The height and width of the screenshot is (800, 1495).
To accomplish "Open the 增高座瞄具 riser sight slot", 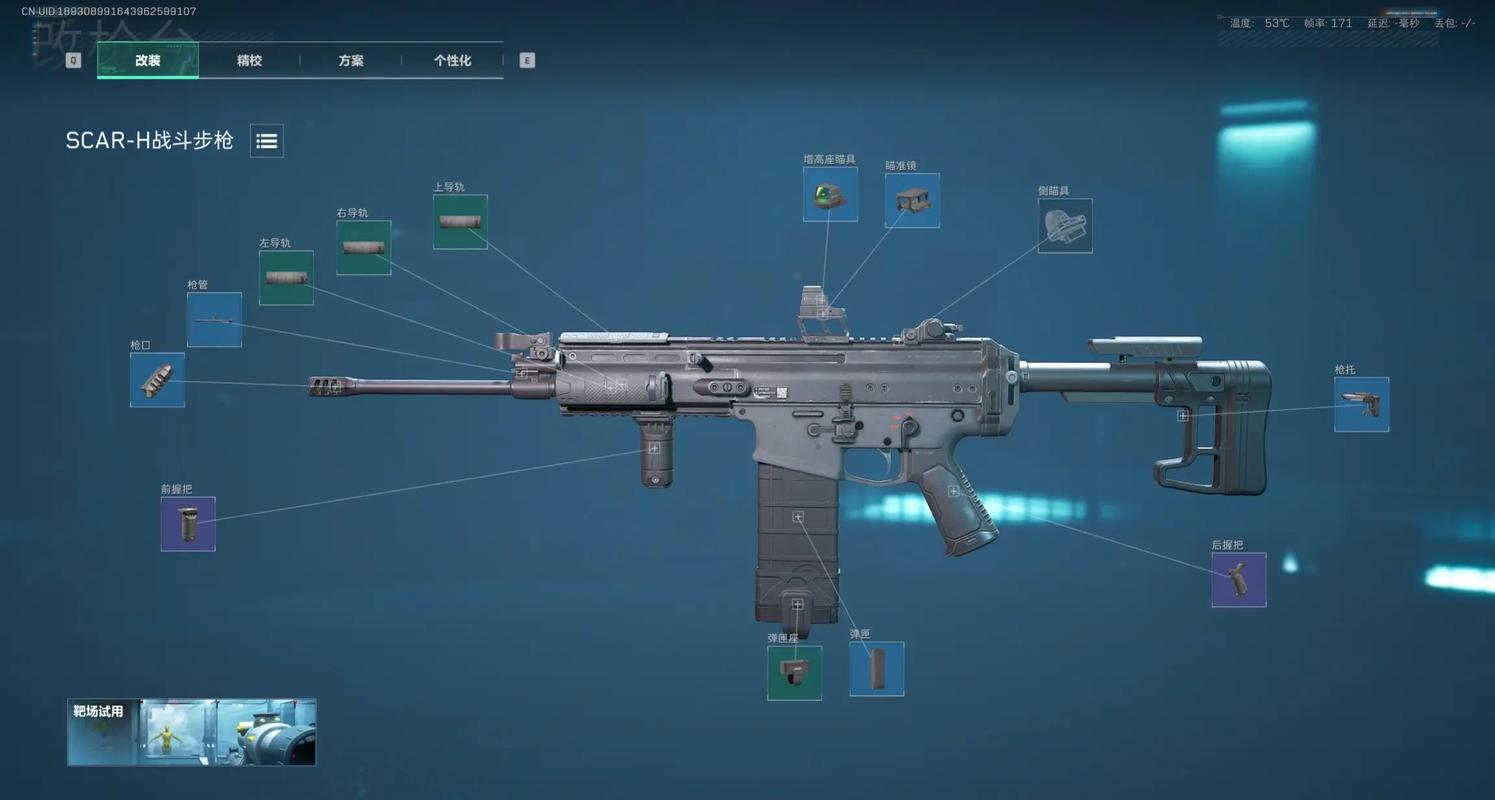I will (830, 194).
